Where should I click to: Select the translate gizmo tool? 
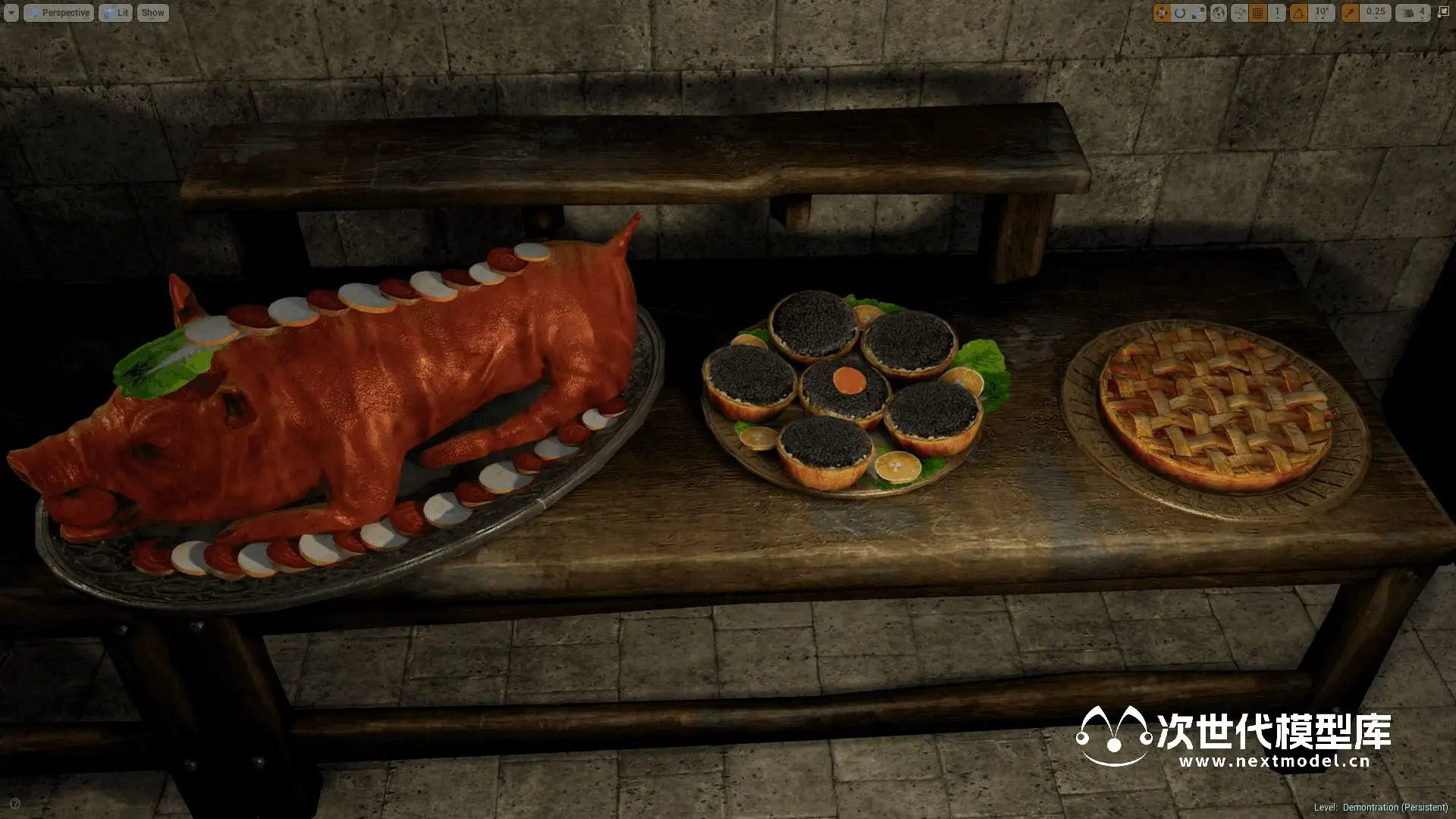[x=1161, y=13]
